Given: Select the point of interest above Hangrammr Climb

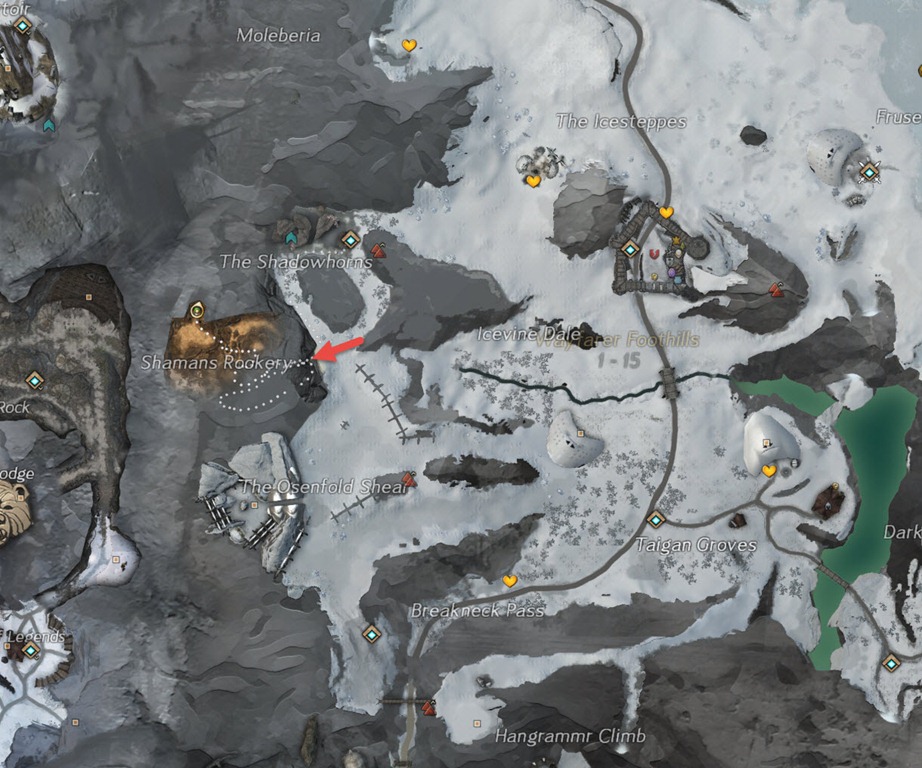Looking at the screenshot, I should [476, 722].
